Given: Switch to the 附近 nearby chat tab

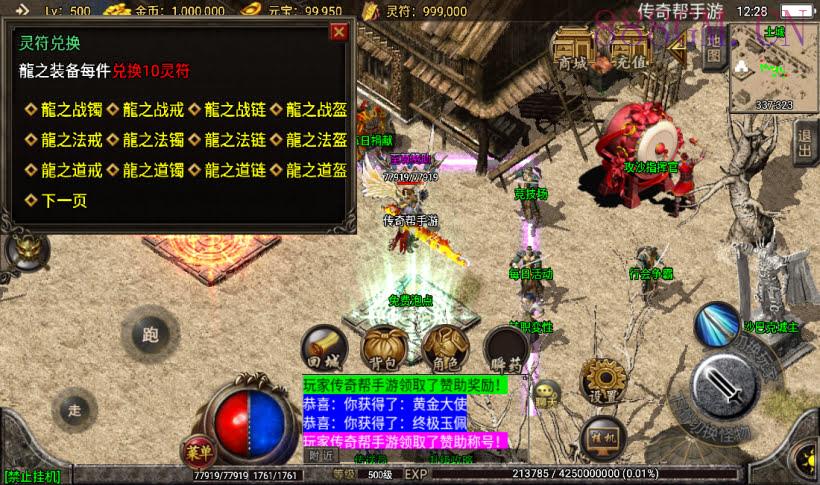Looking at the screenshot, I should [x=322, y=455].
